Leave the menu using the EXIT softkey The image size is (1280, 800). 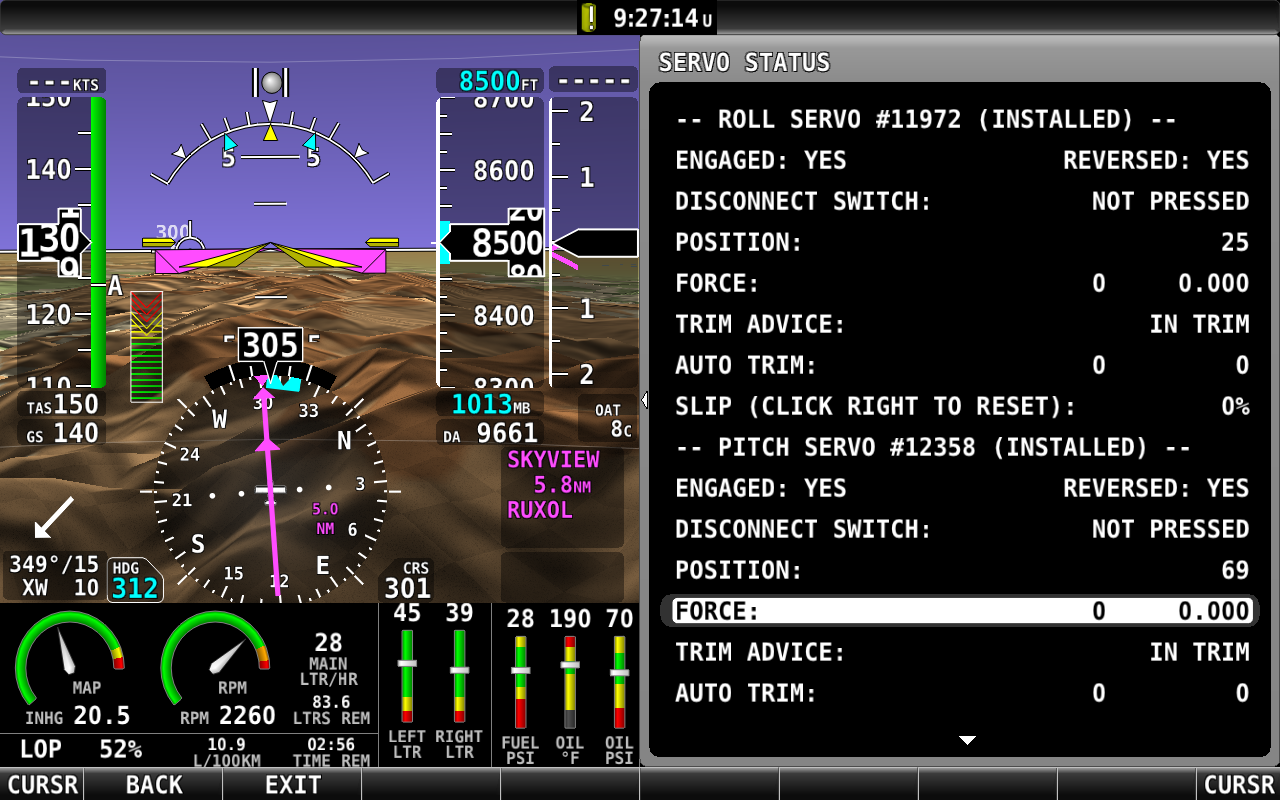(292, 785)
